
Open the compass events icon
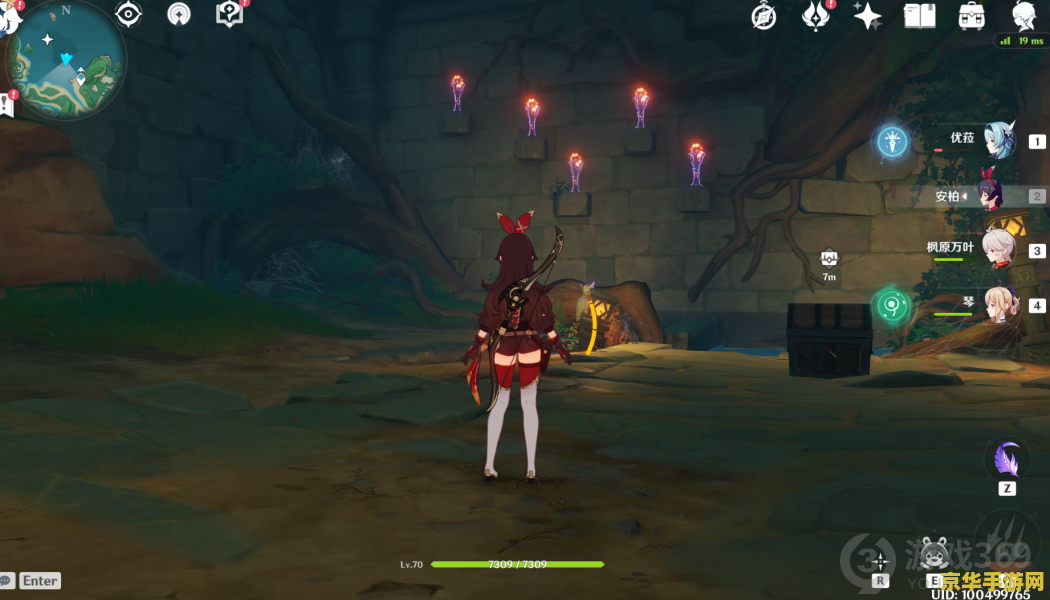764,16
